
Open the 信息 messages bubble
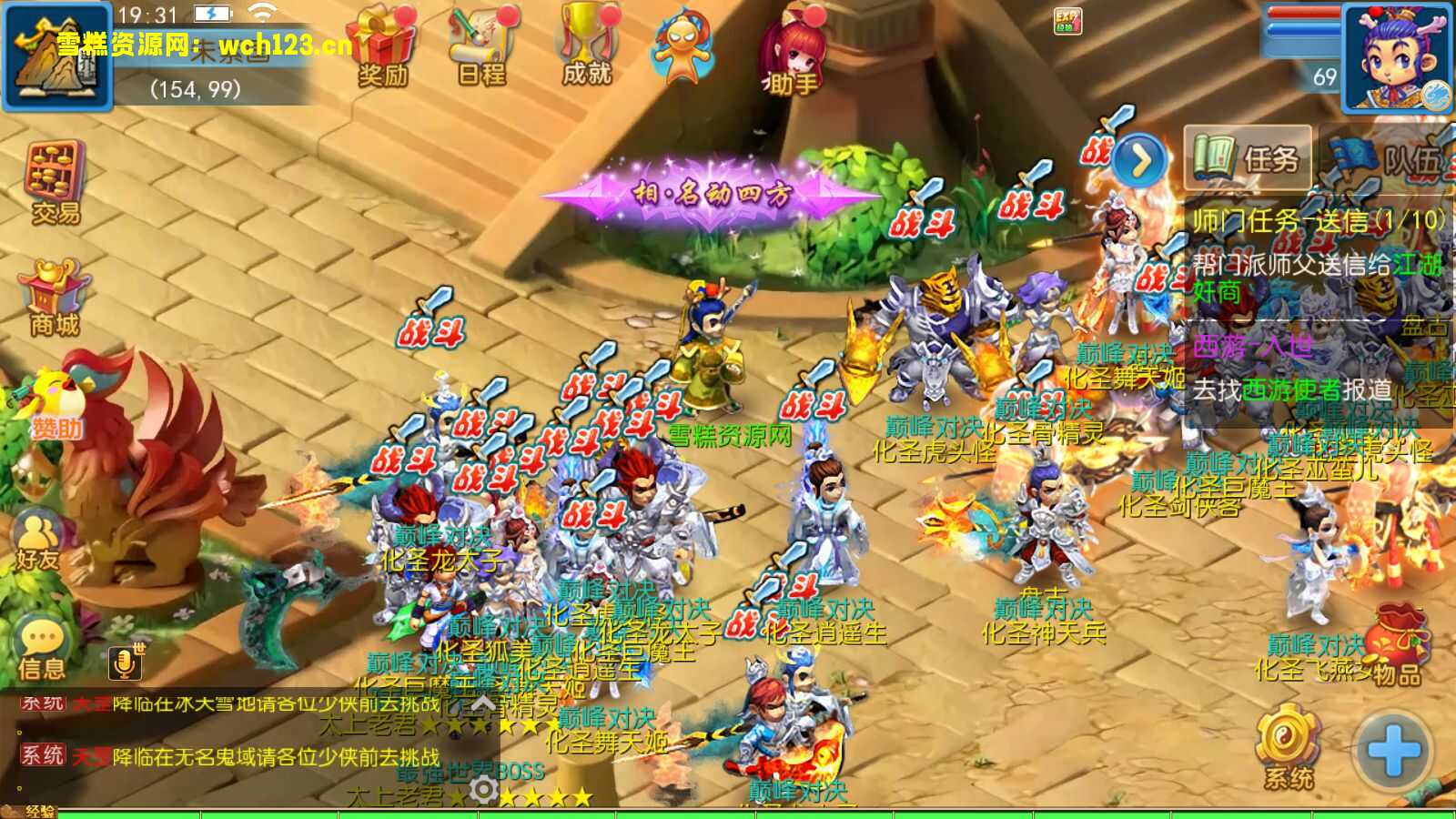pyautogui.click(x=41, y=648)
